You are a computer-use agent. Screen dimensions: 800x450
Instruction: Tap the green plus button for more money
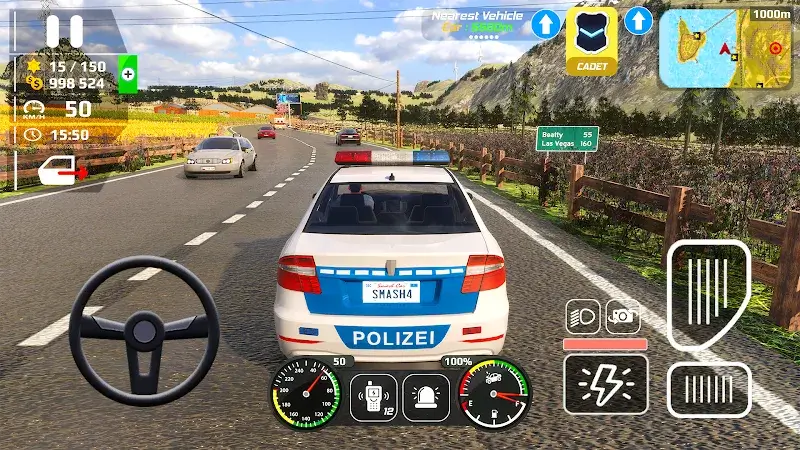point(128,74)
